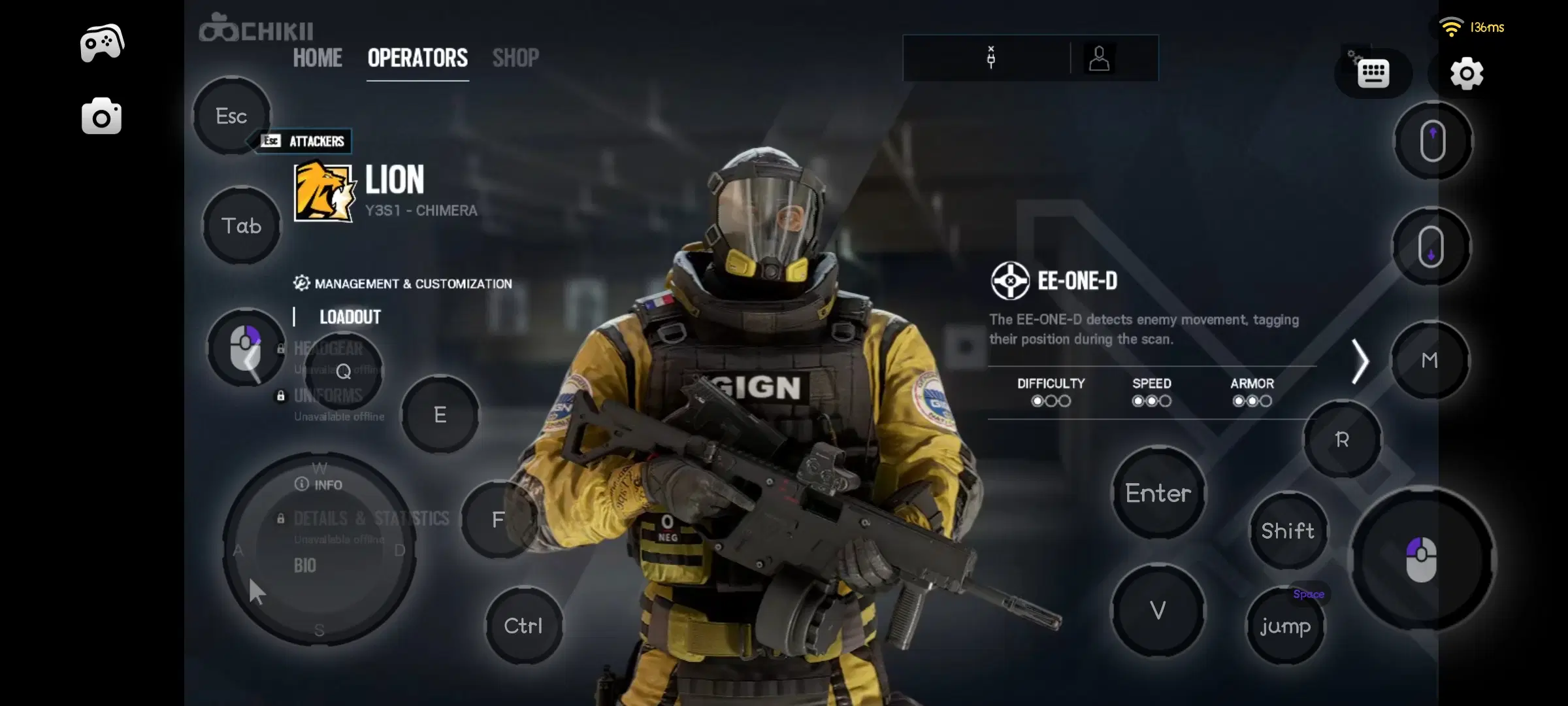This screenshot has width=1568, height=706.
Task: Click the player avatar icon in top bar
Action: [1101, 58]
